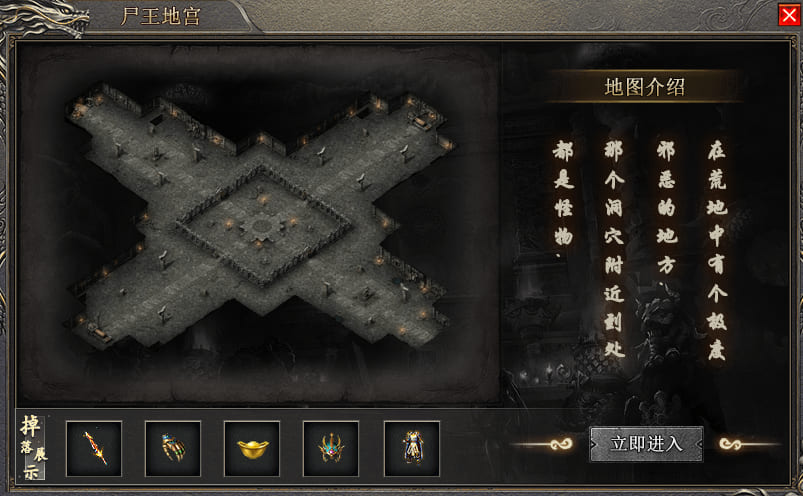Close the 尸王地宫 window
Screen dimensions: 803x496
click(788, 15)
